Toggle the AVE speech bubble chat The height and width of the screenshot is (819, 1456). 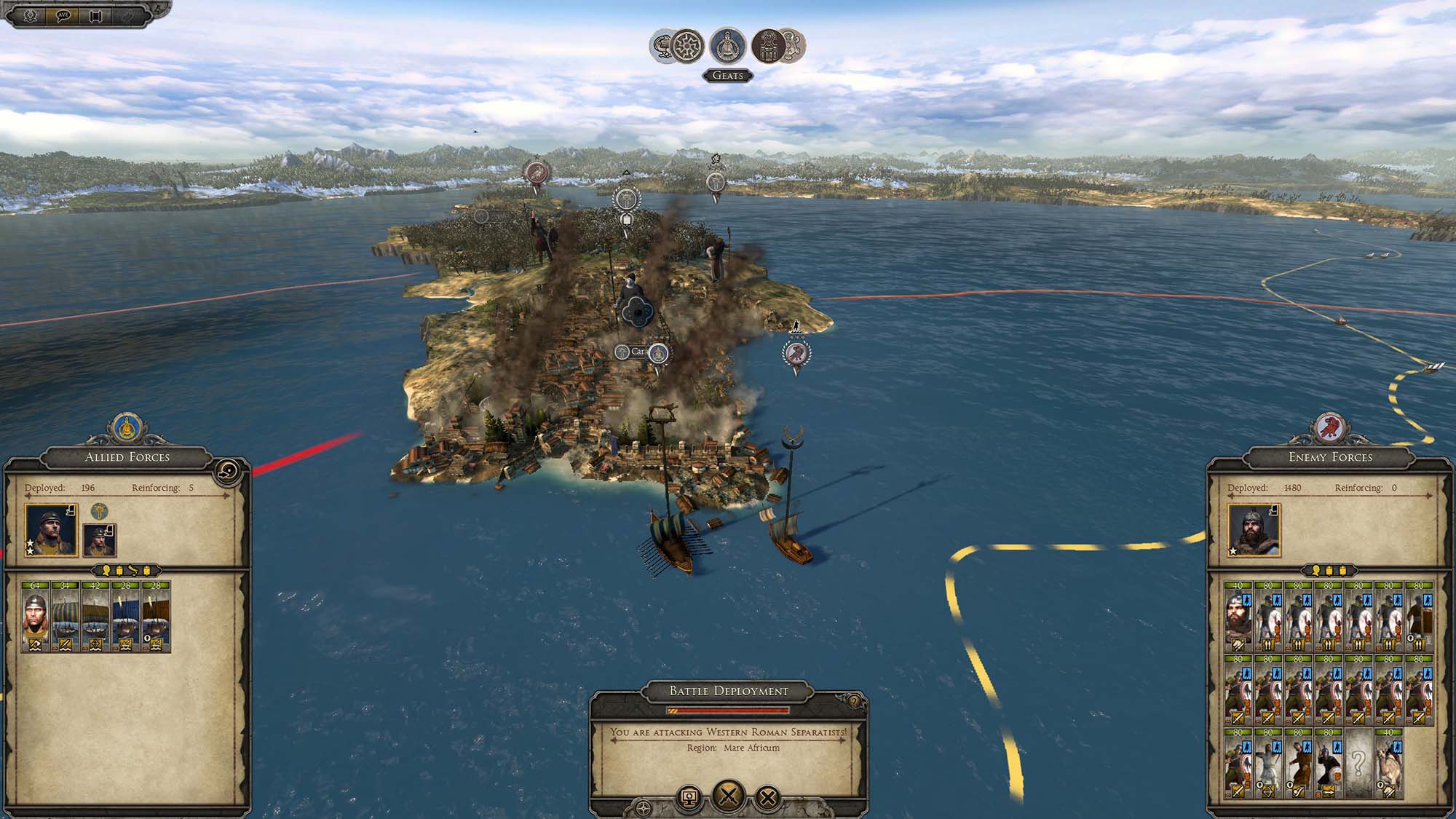point(63,15)
